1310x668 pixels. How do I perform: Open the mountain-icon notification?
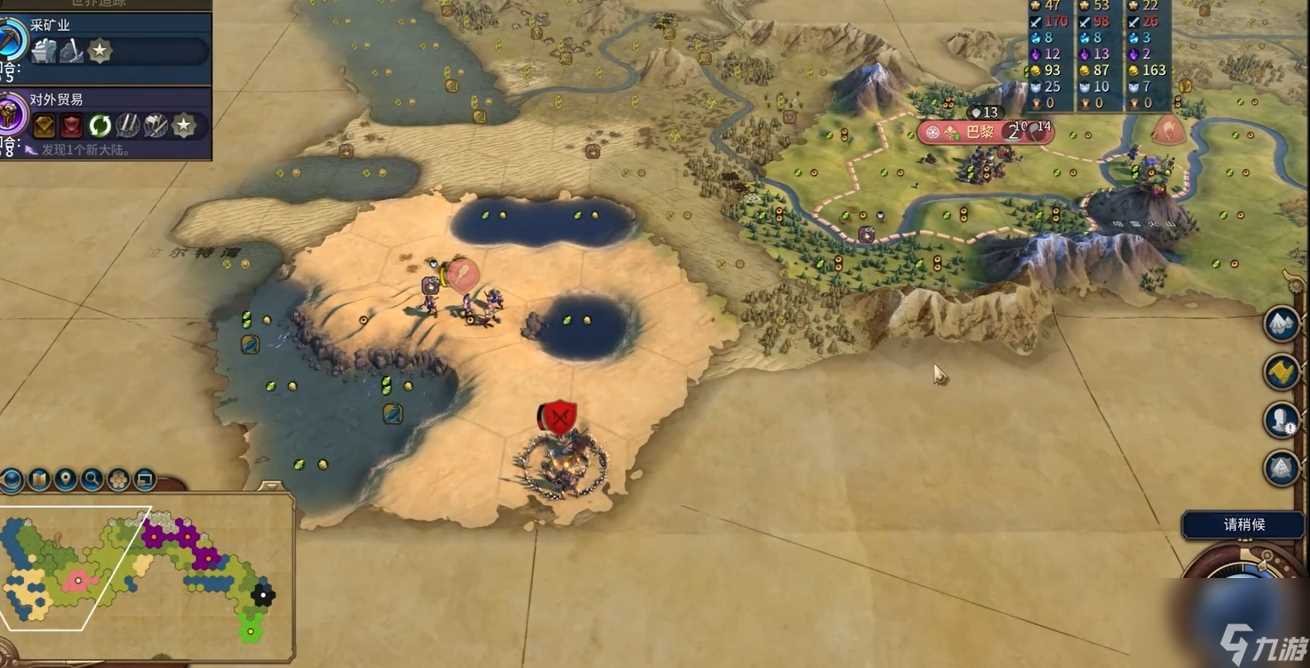point(1281,323)
